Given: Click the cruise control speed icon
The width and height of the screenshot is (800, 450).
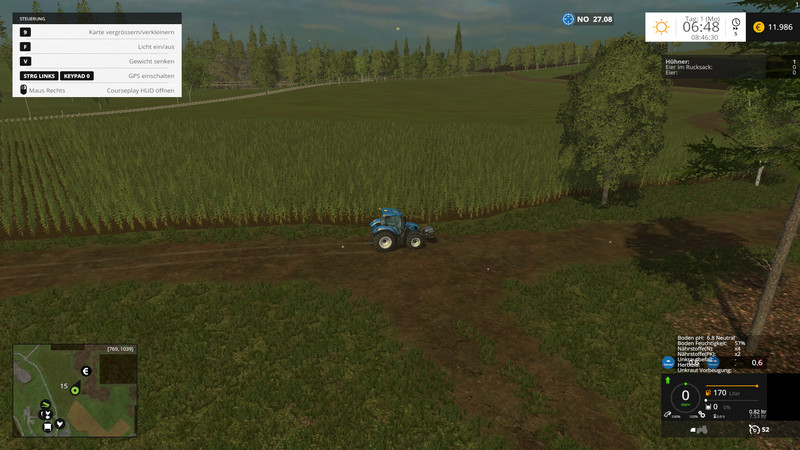Looking at the screenshot, I should point(752,430).
